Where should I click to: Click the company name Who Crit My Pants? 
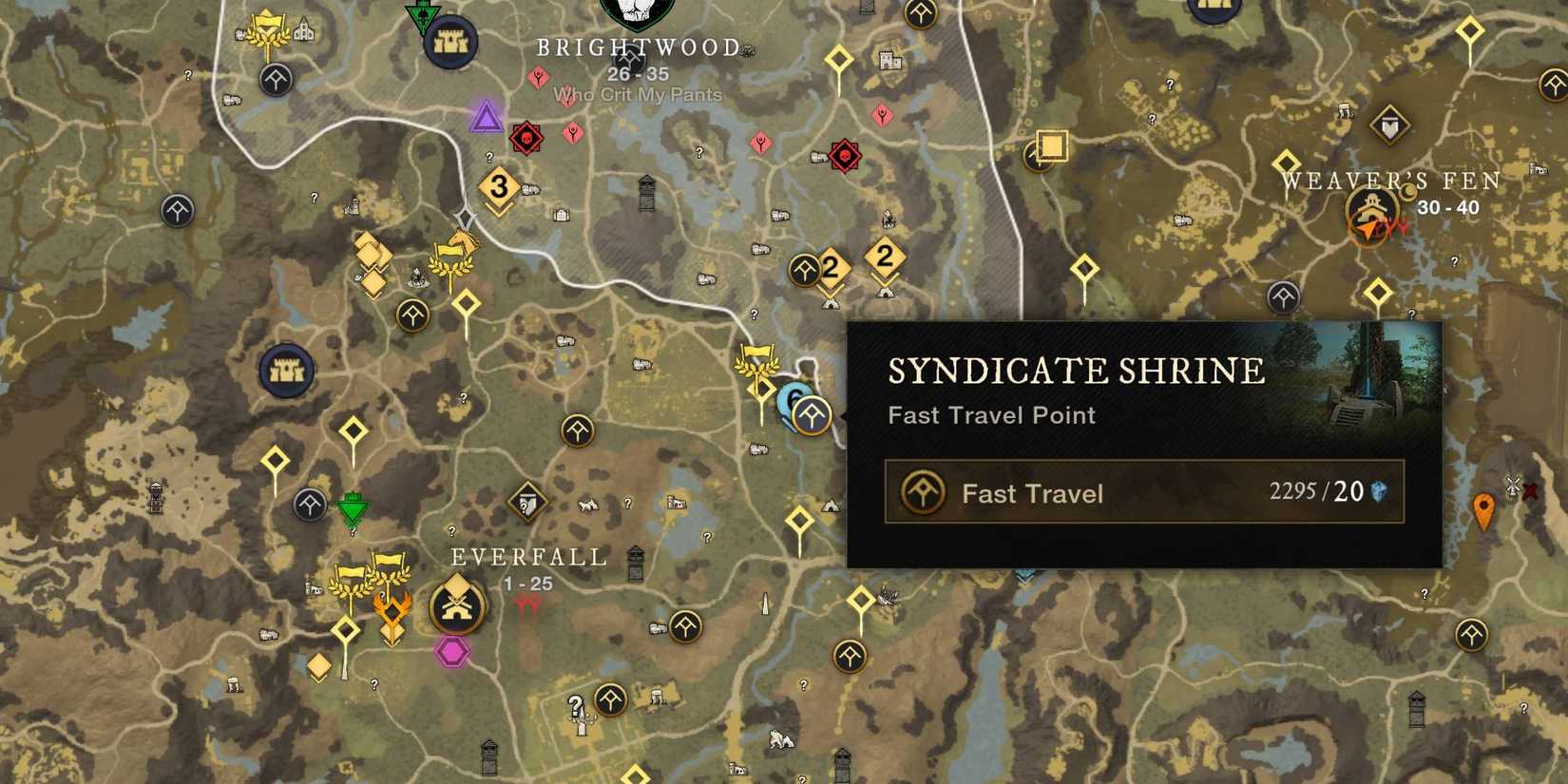tap(635, 94)
